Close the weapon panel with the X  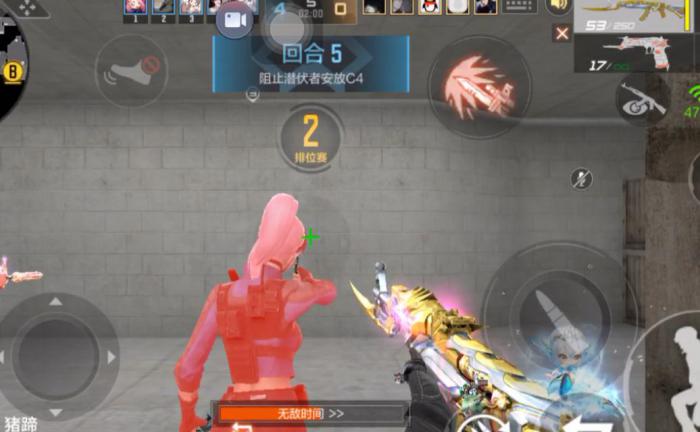[x=562, y=33]
